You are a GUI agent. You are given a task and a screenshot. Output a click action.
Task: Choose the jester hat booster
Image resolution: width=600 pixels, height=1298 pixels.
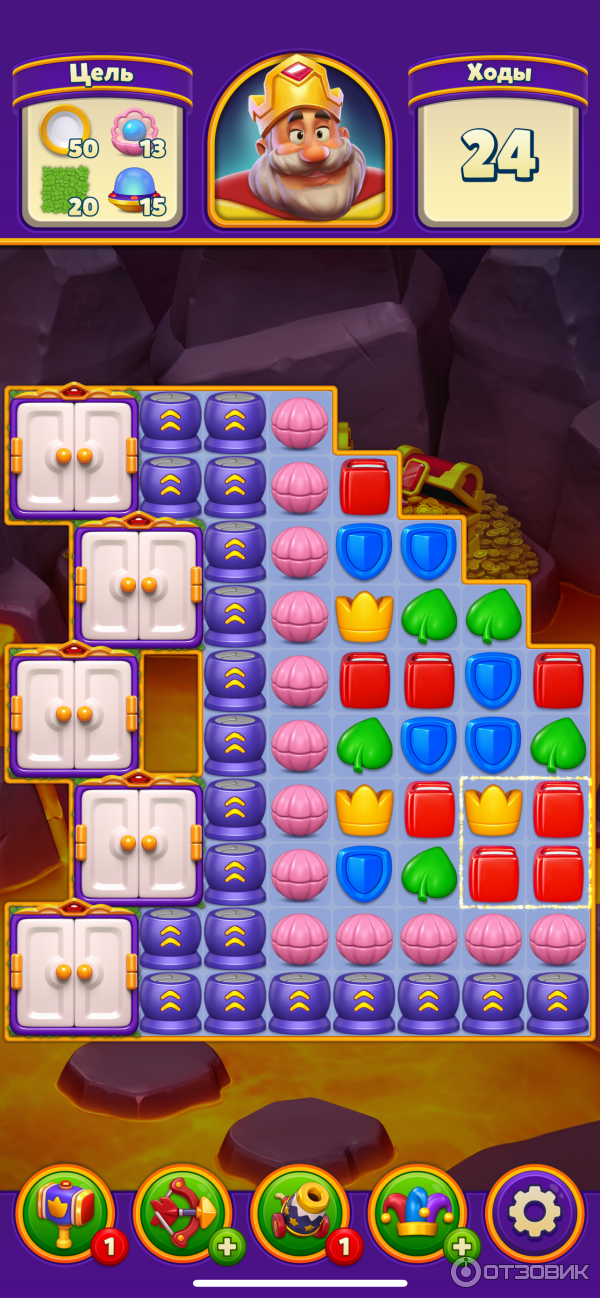(416, 1212)
